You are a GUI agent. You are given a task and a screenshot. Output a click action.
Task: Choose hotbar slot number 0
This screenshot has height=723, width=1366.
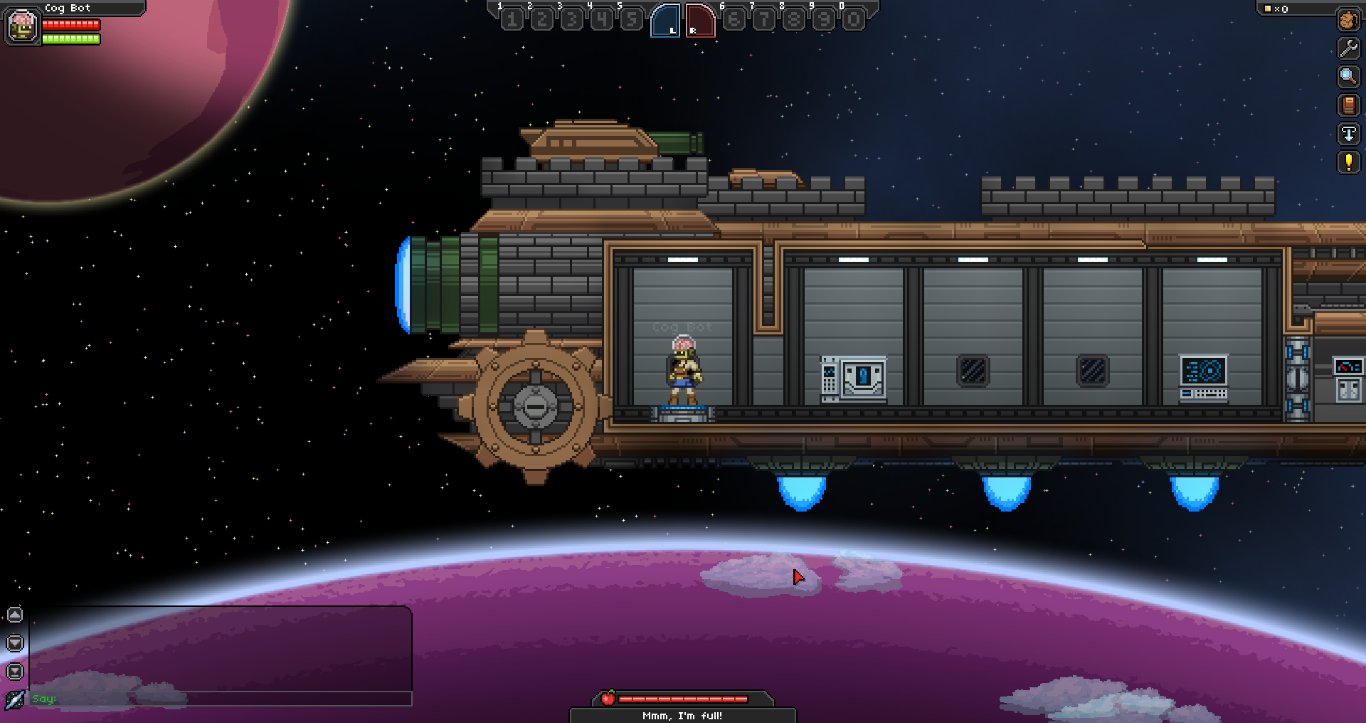click(853, 19)
